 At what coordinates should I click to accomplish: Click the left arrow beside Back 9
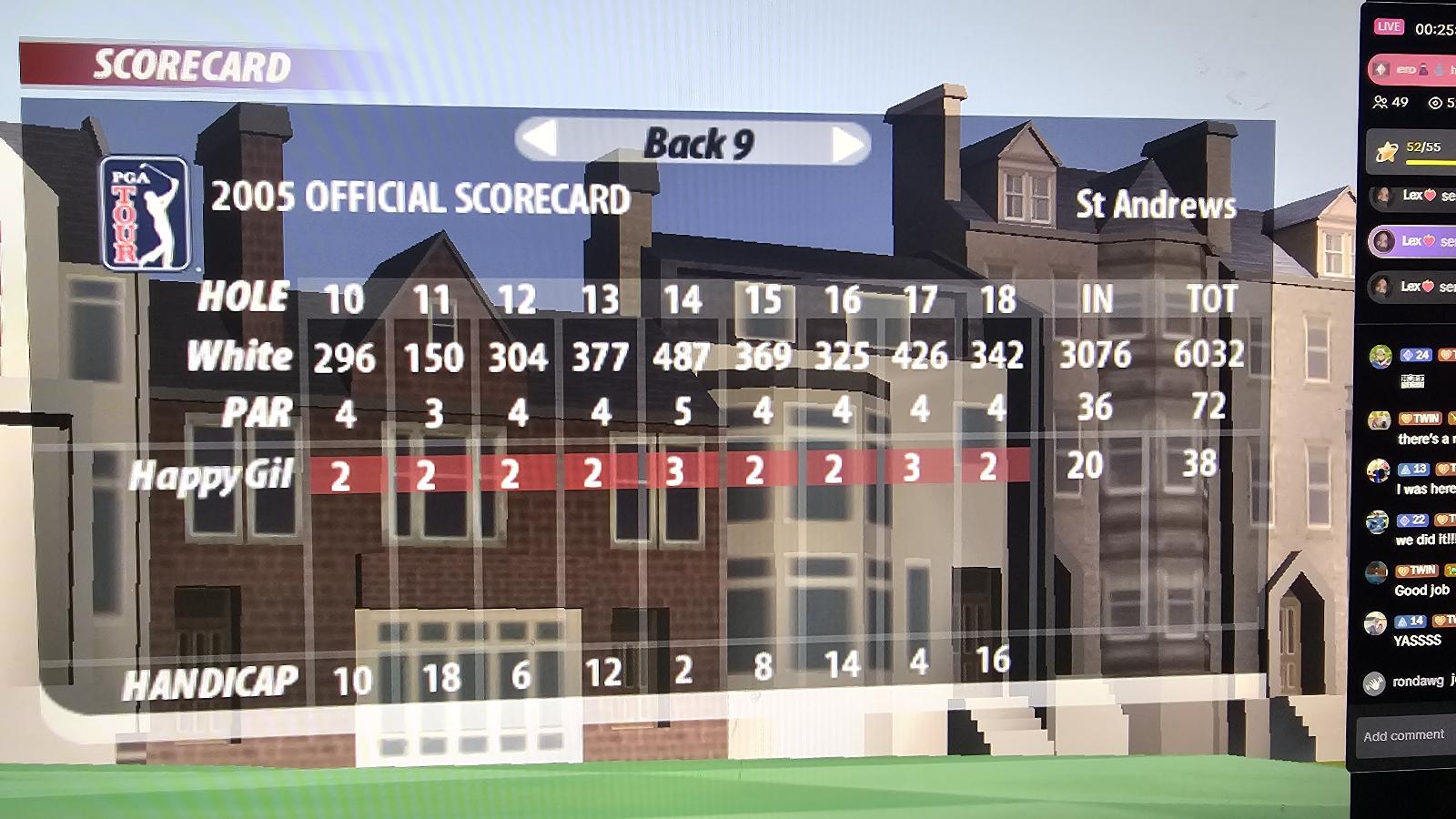541,140
